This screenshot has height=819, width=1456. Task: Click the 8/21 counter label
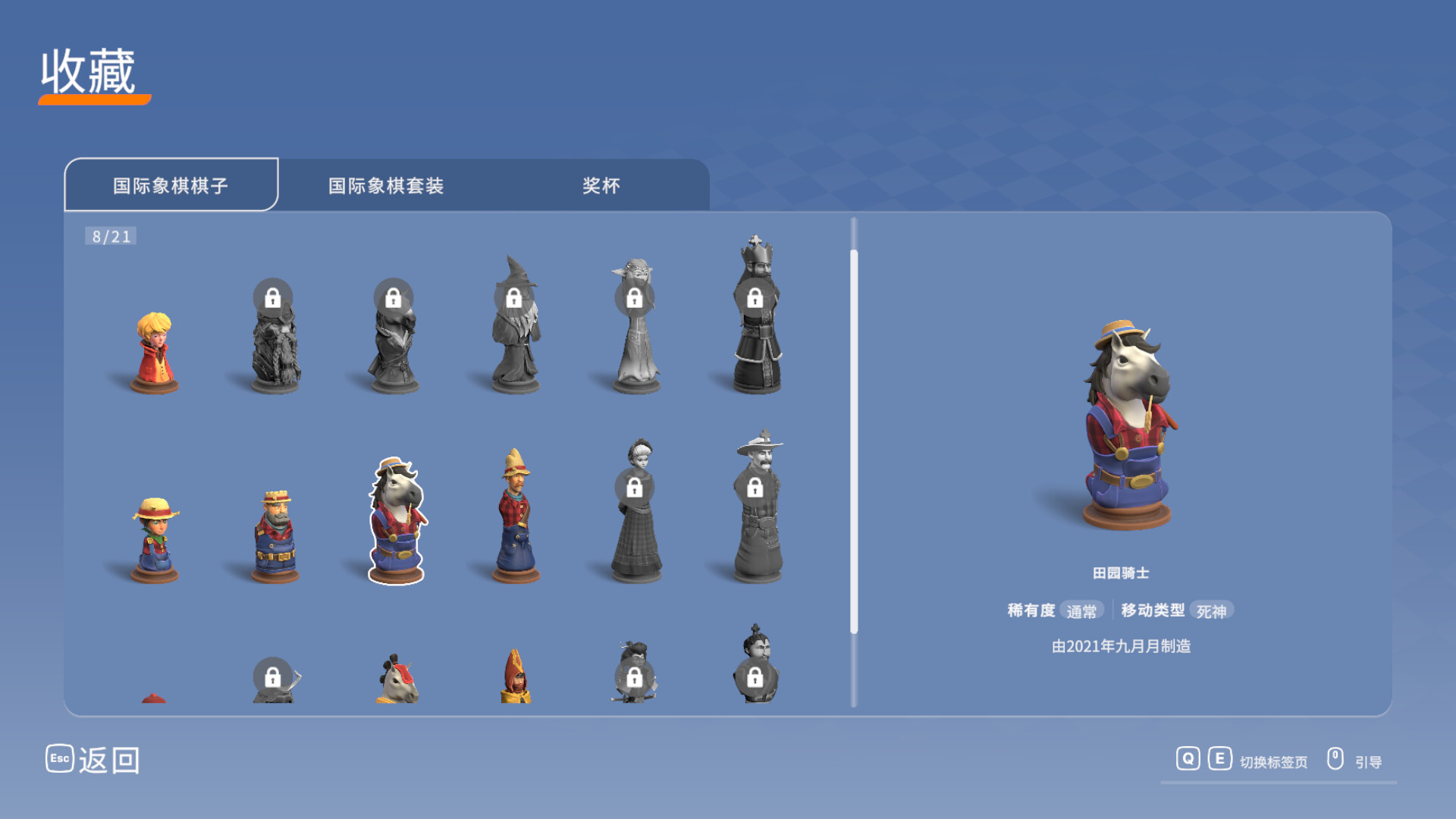pos(111,236)
